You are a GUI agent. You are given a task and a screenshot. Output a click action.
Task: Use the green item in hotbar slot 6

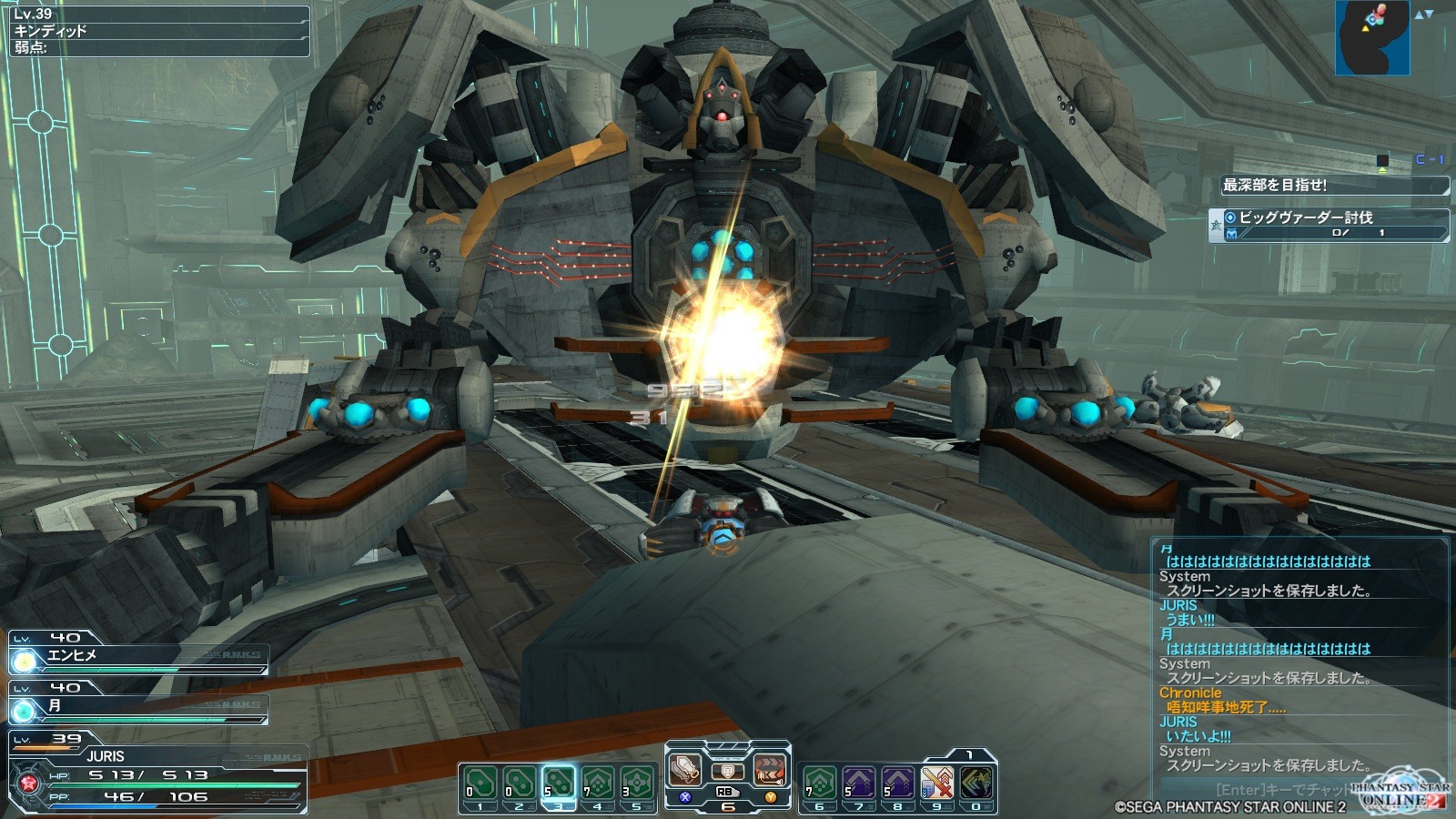pyautogui.click(x=819, y=783)
